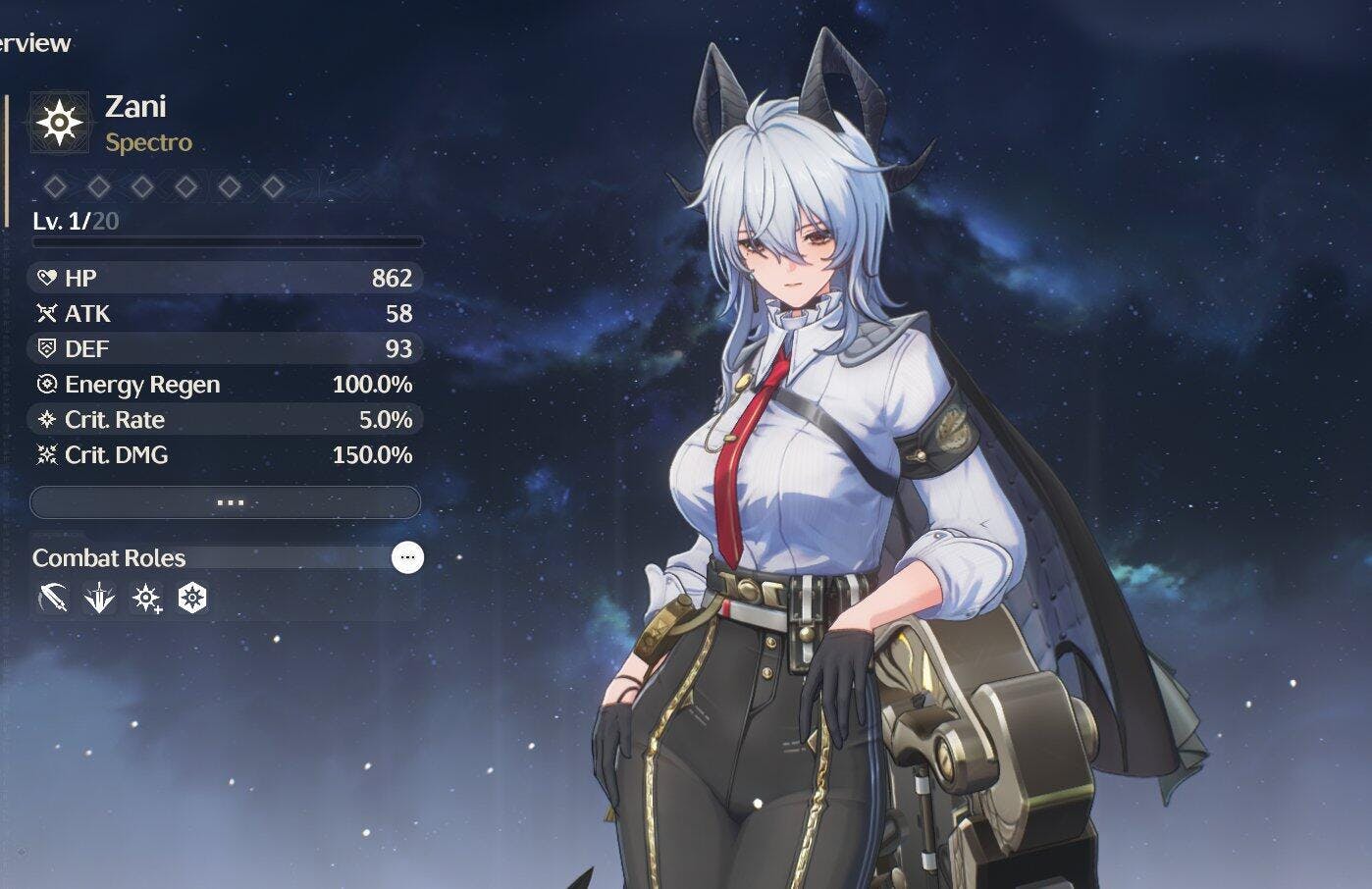Open Combat Roles details with the round button
The image size is (1372, 889).
(x=407, y=557)
